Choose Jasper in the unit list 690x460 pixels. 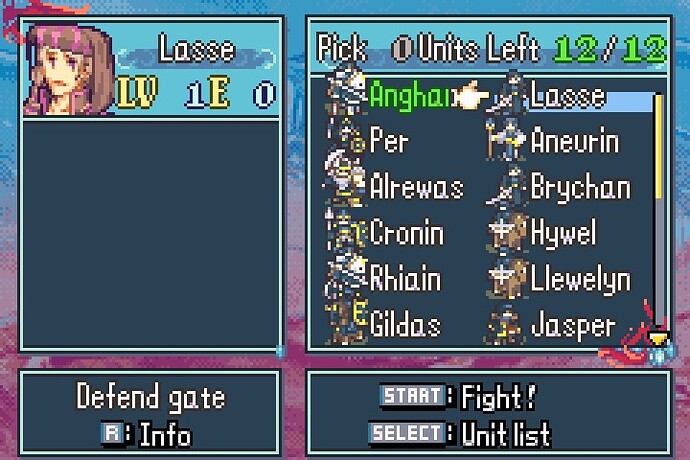pos(573,324)
